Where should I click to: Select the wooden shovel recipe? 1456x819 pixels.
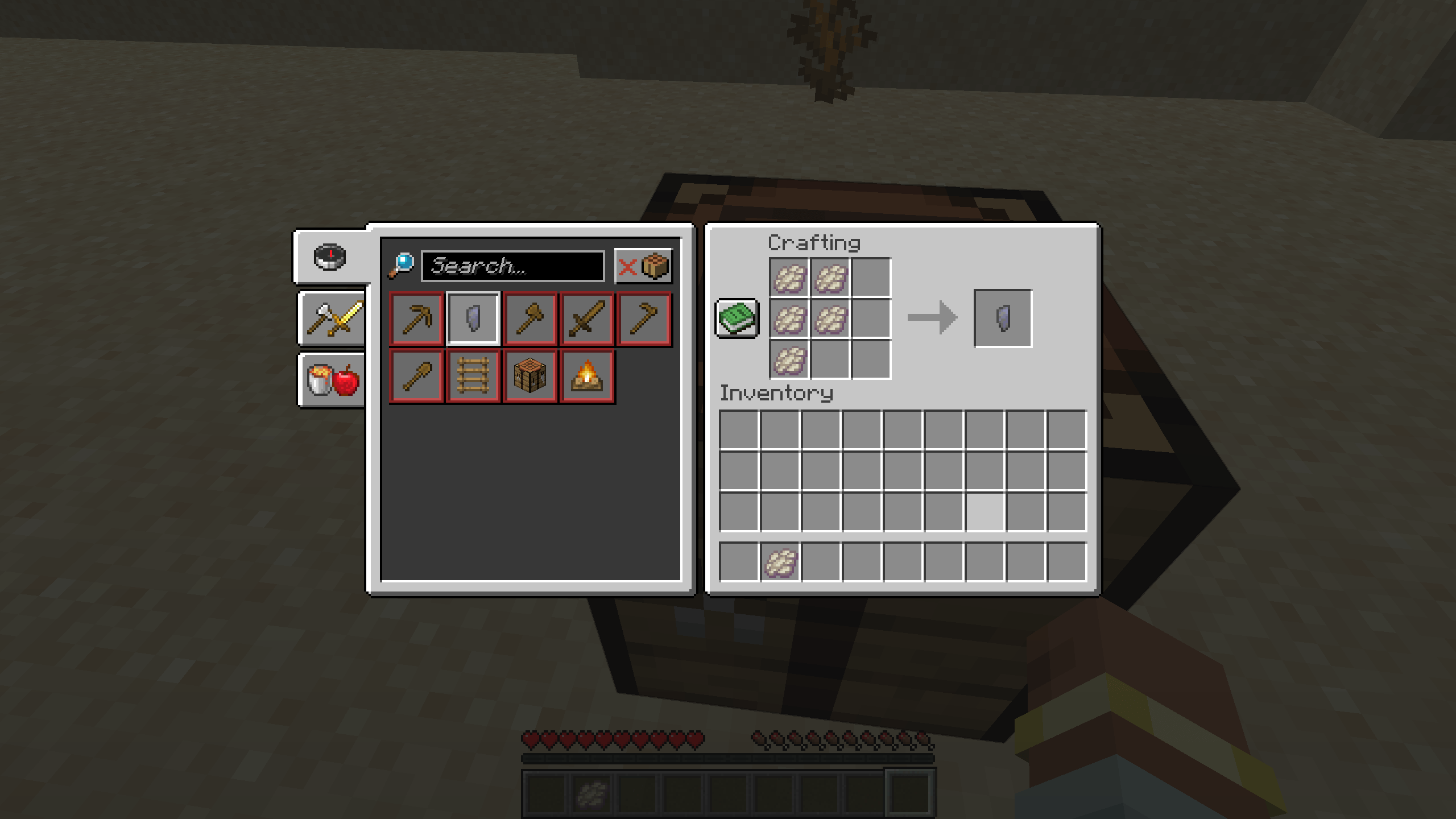point(416,375)
